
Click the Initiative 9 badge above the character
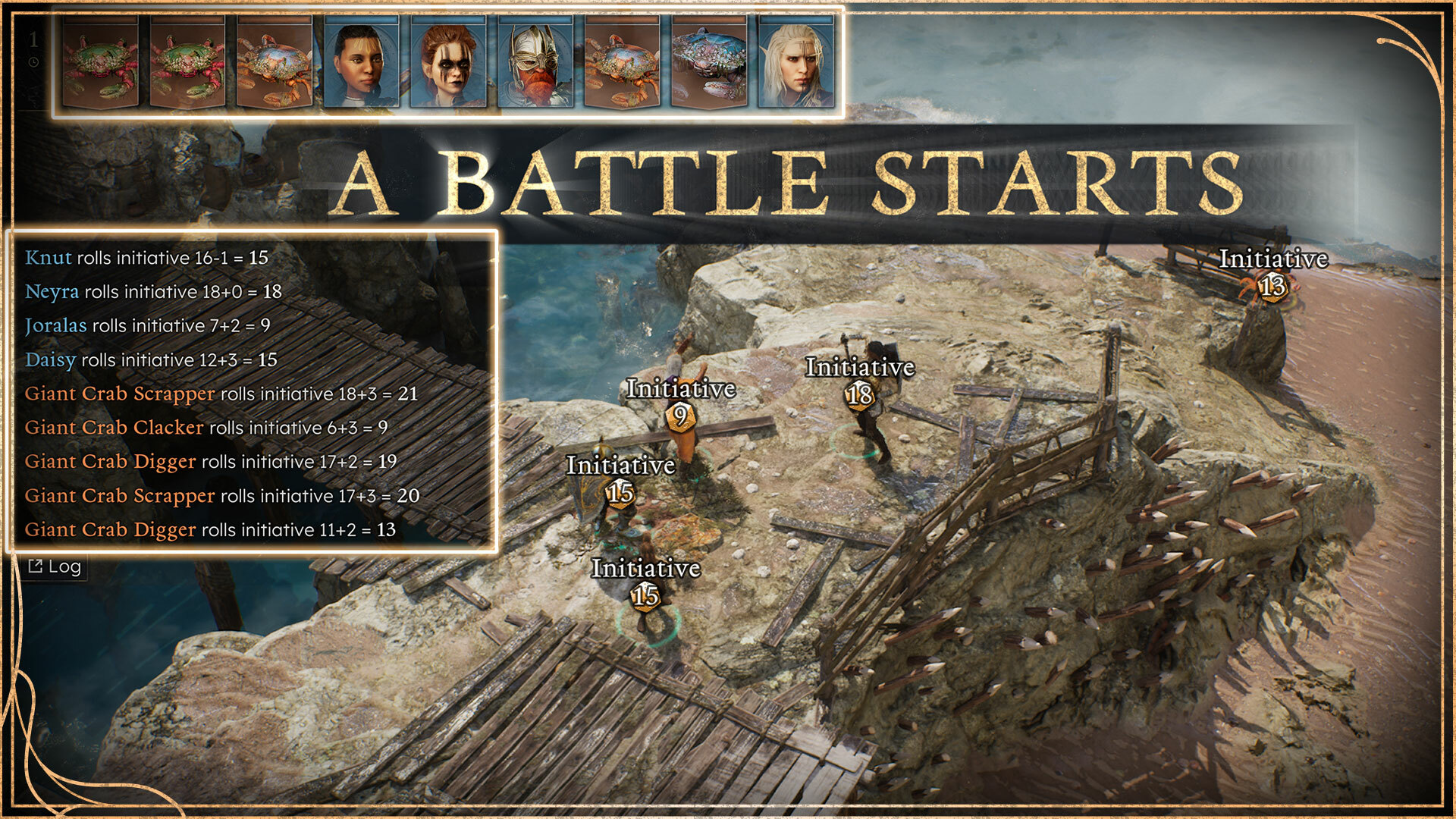coord(680,415)
